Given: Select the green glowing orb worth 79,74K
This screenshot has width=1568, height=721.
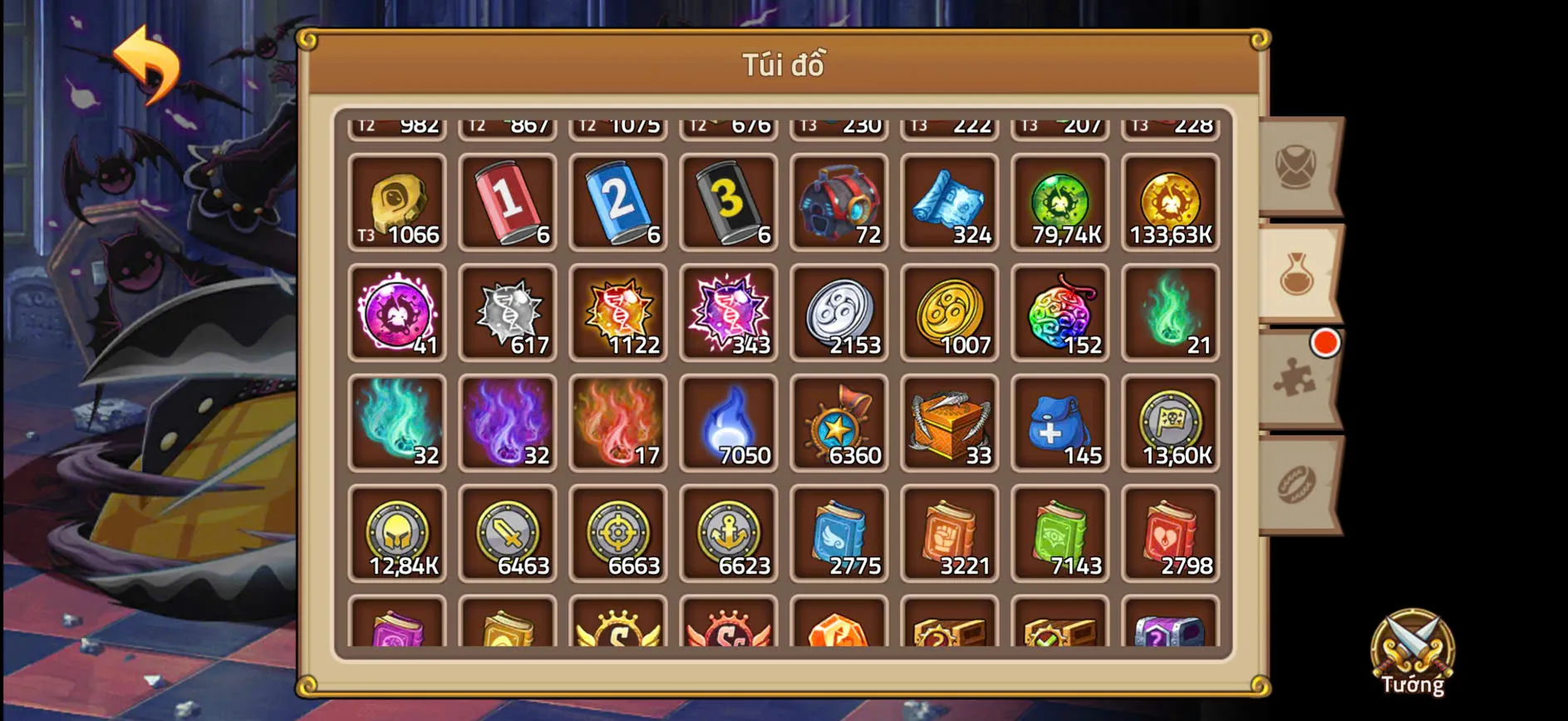Looking at the screenshot, I should 1060,204.
